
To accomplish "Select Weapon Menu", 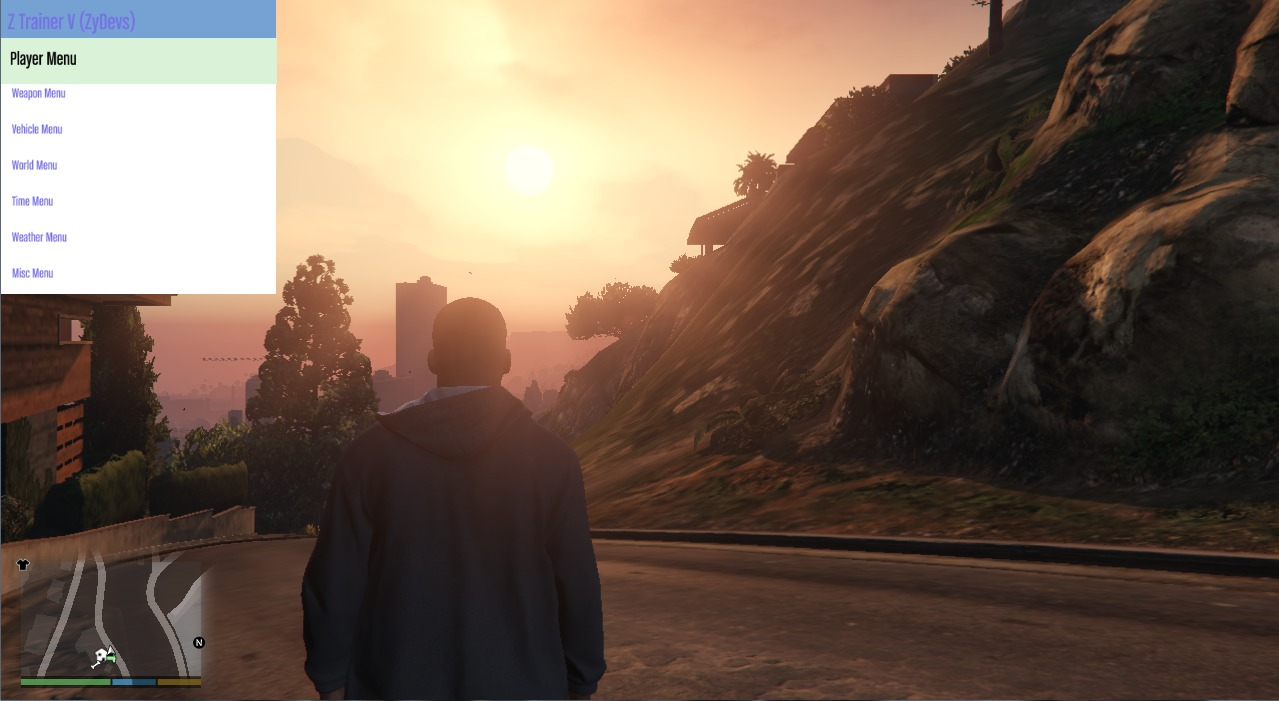I will click(39, 94).
